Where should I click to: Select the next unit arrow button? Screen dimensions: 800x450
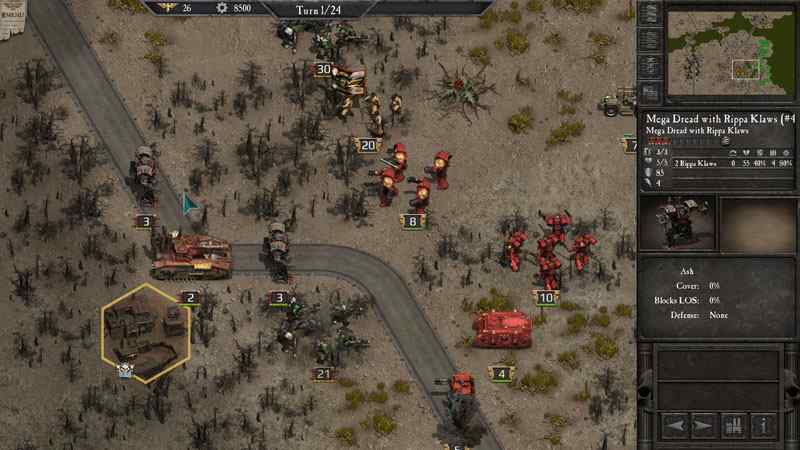tap(704, 426)
